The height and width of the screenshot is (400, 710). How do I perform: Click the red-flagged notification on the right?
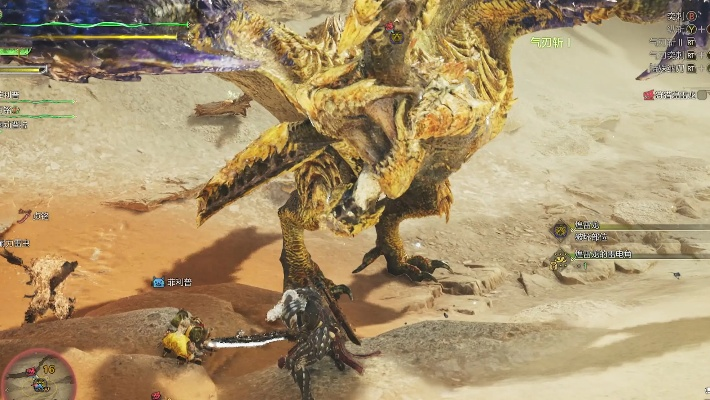coord(650,95)
